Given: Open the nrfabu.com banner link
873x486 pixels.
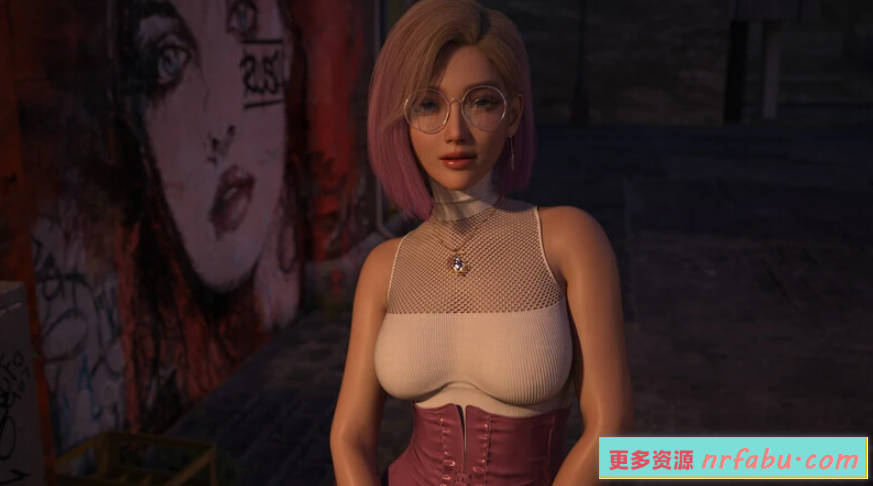Looking at the screenshot, I should point(733,460).
